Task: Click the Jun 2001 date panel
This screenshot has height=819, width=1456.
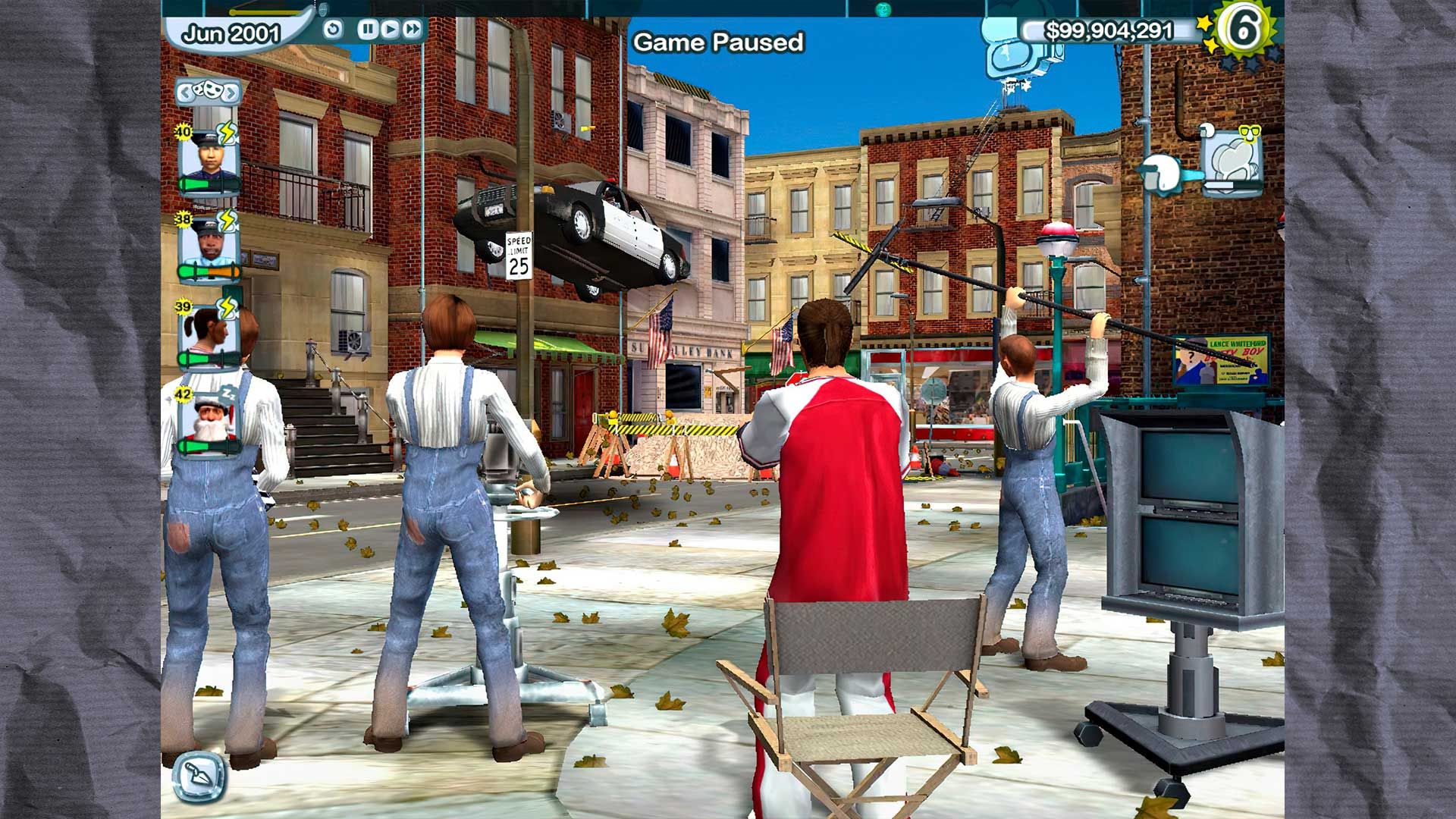Action: (230, 34)
